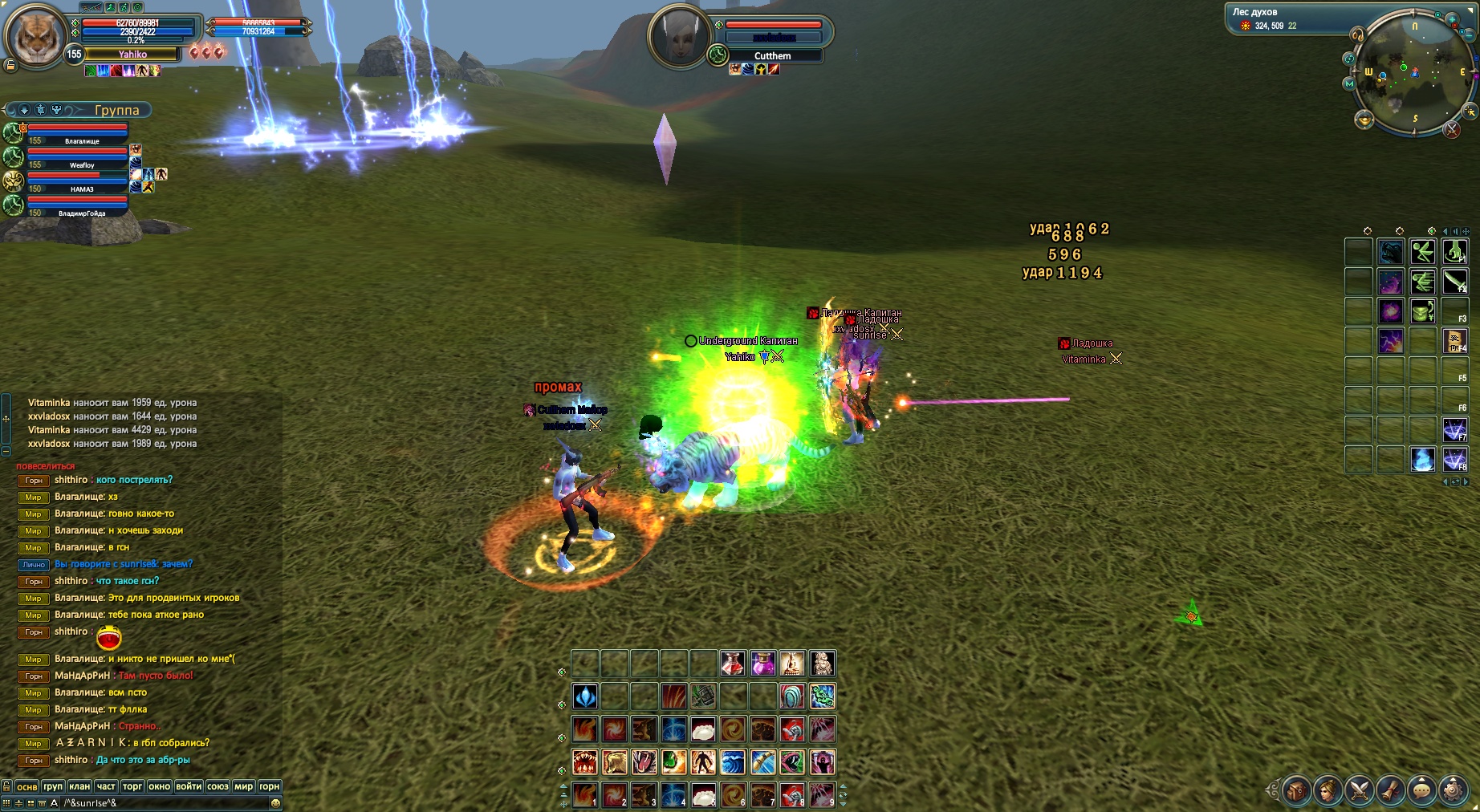Select the «мир» world chat tab
The width and height of the screenshot is (1480, 812).
pos(244,786)
